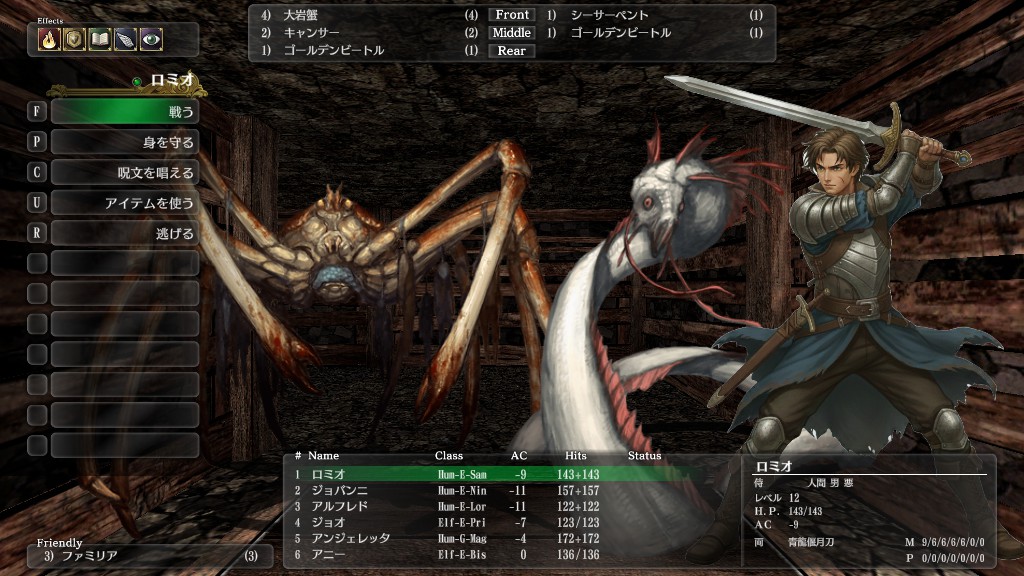Choose the 逃げる (Run Away) command

[x=124, y=234]
